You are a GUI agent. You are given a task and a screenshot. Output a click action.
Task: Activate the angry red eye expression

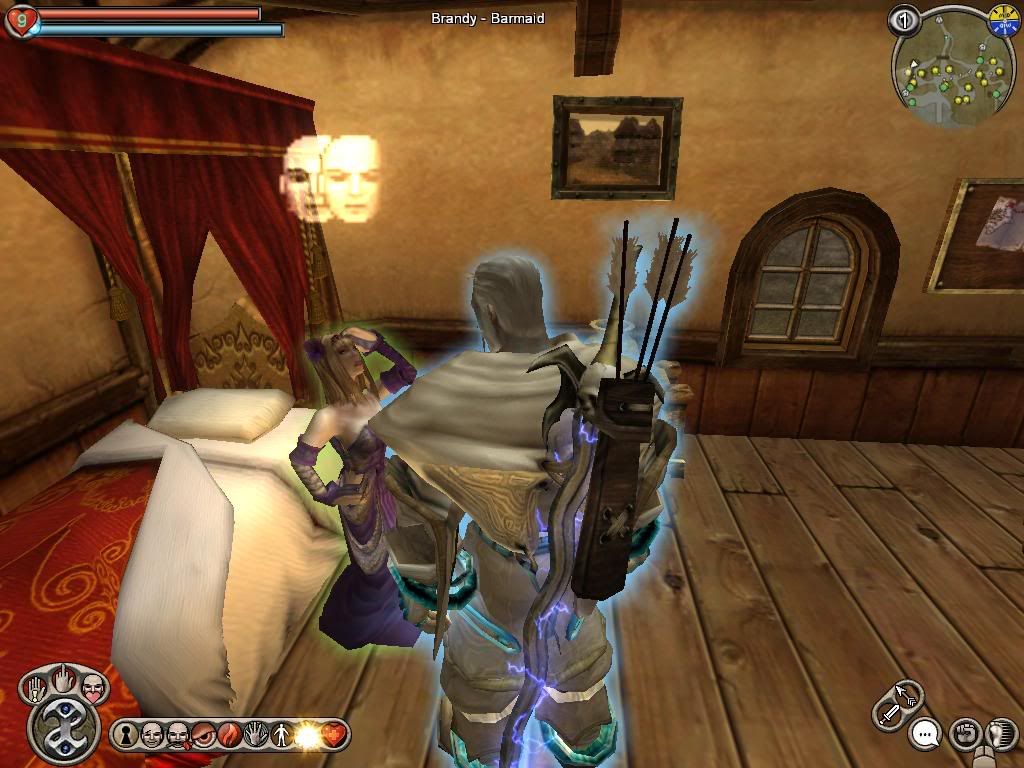[203, 735]
